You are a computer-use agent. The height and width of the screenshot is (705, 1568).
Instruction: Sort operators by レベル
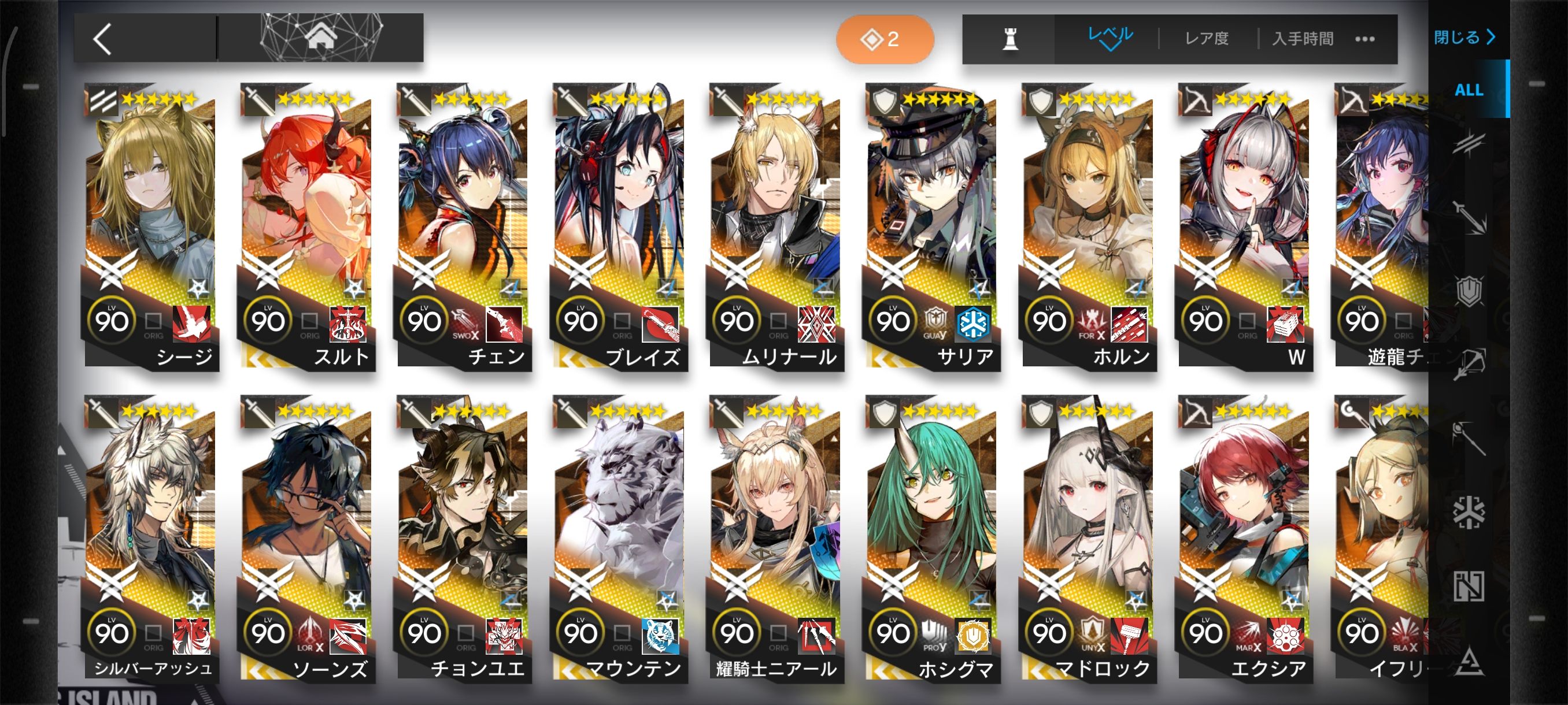(x=1110, y=38)
